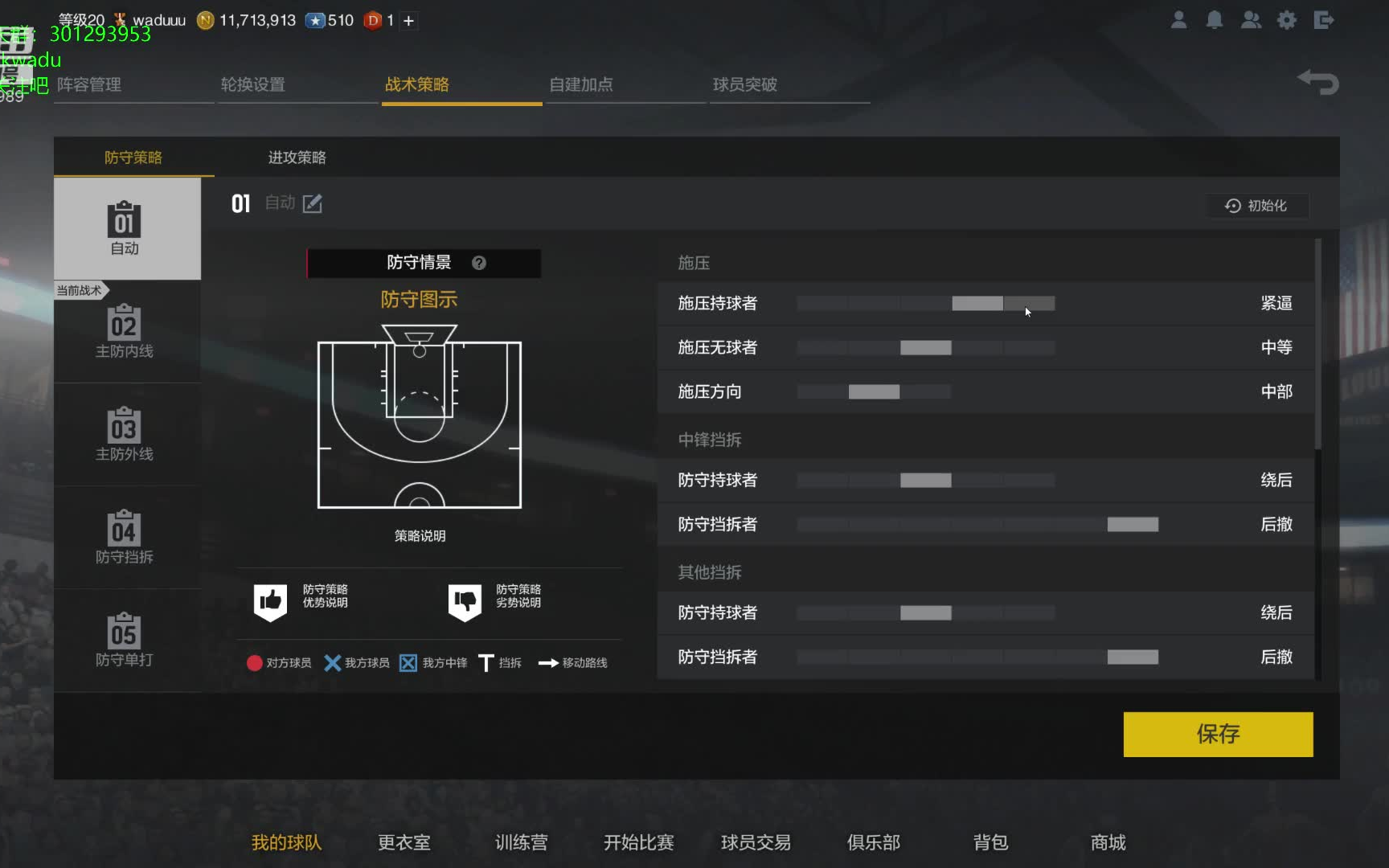This screenshot has width=1389, height=868.
Task: Click the profile icon in the top bar
Action: [x=1178, y=20]
